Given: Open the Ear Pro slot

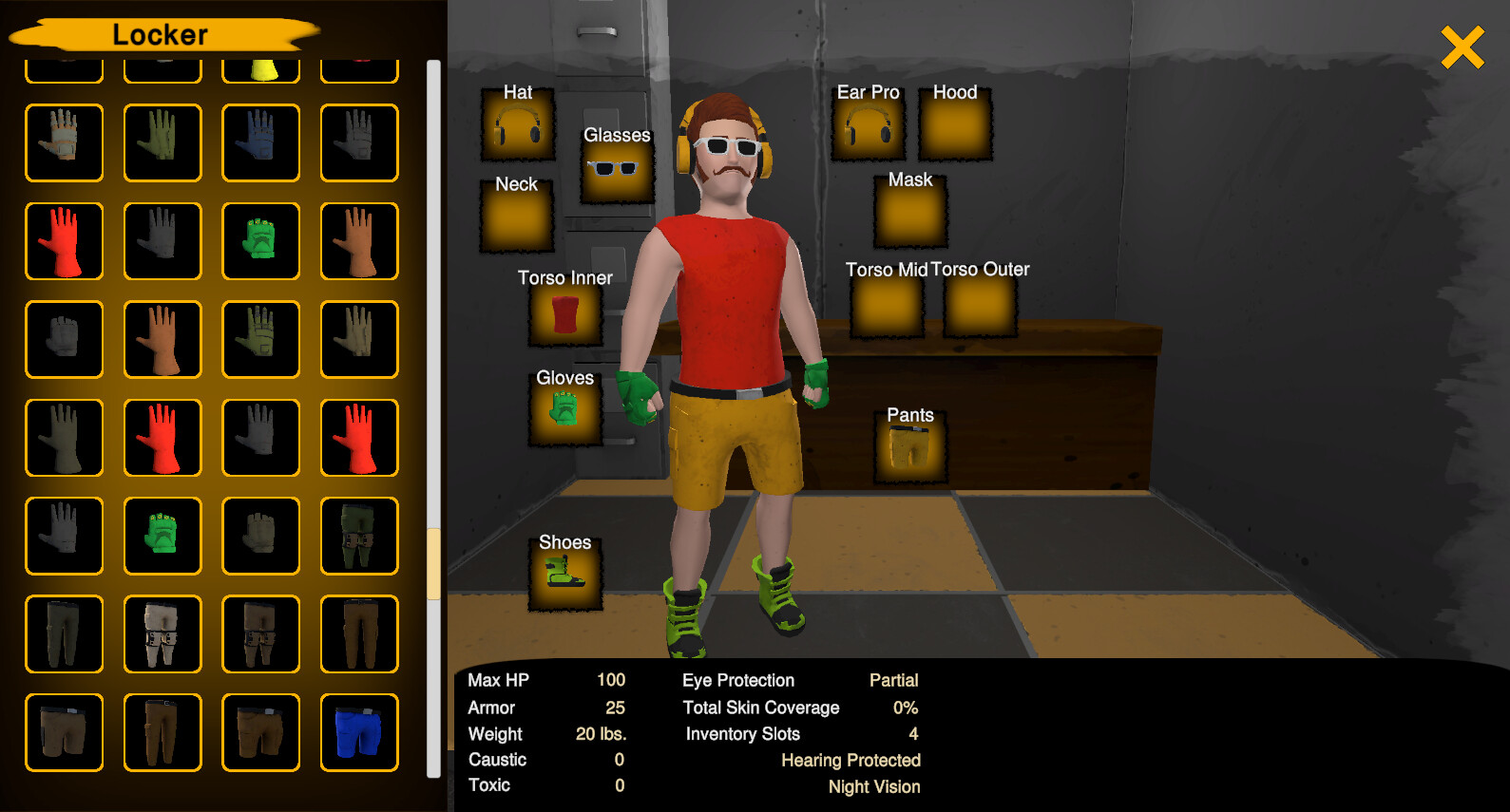Looking at the screenshot, I should point(867,128).
